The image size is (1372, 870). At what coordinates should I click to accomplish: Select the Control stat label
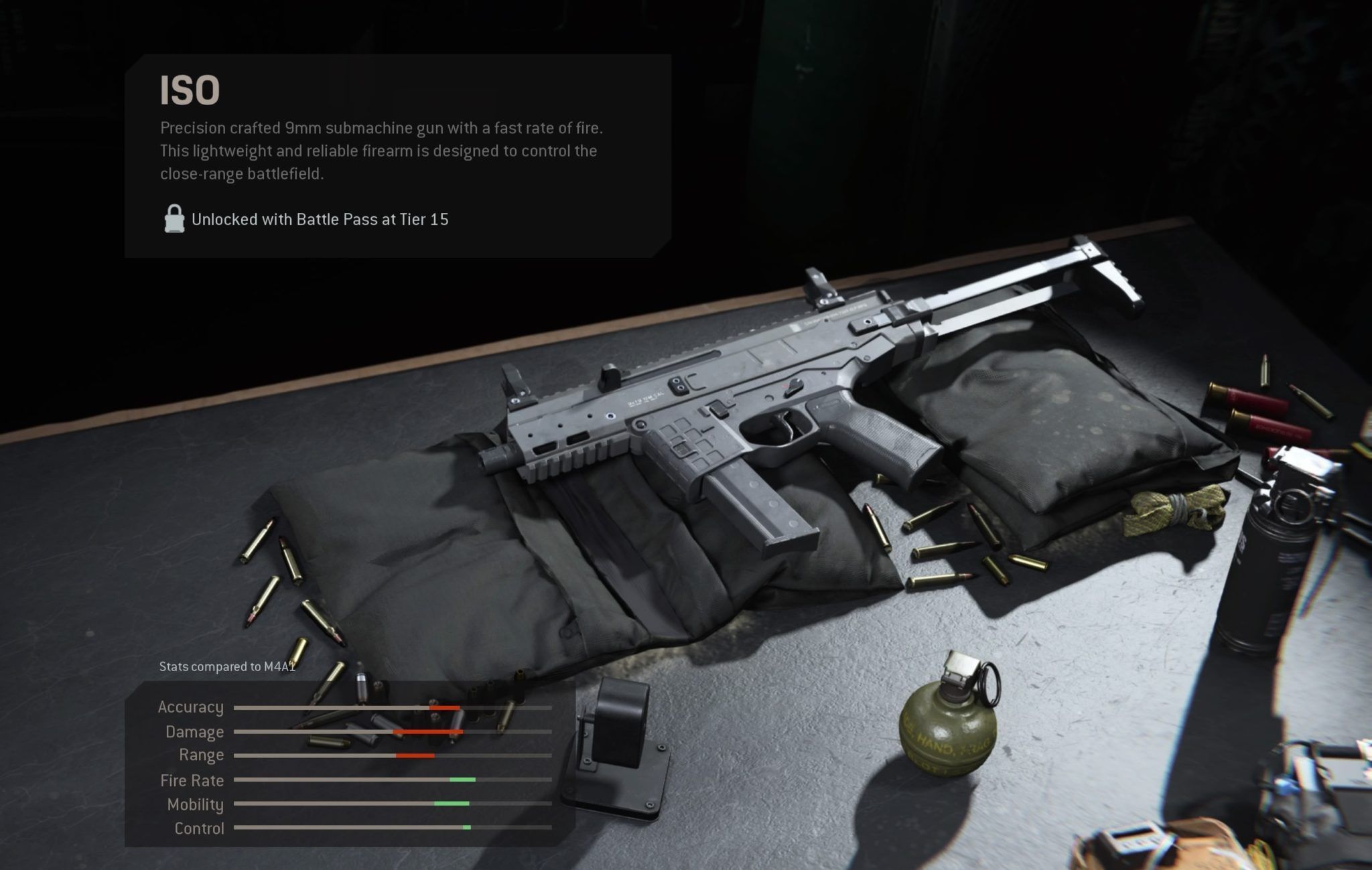201,828
